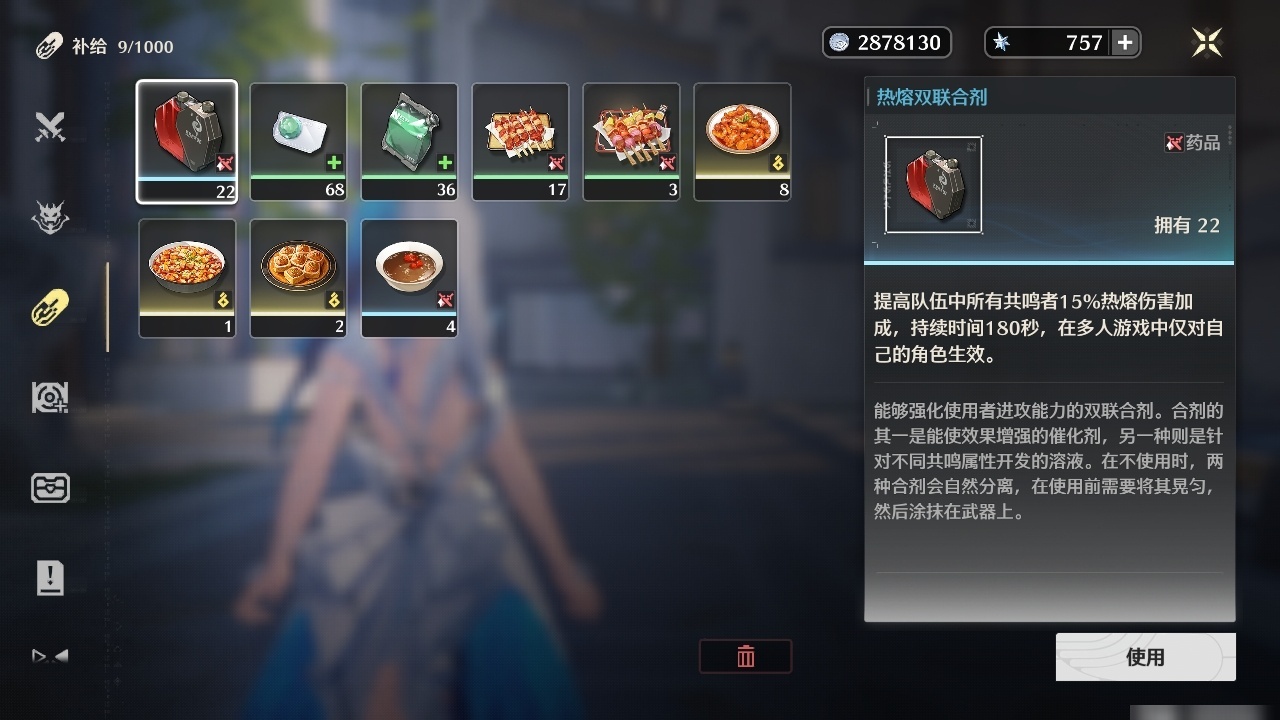
Task: Select the barbecue platter item showing 3
Action: tap(631, 140)
